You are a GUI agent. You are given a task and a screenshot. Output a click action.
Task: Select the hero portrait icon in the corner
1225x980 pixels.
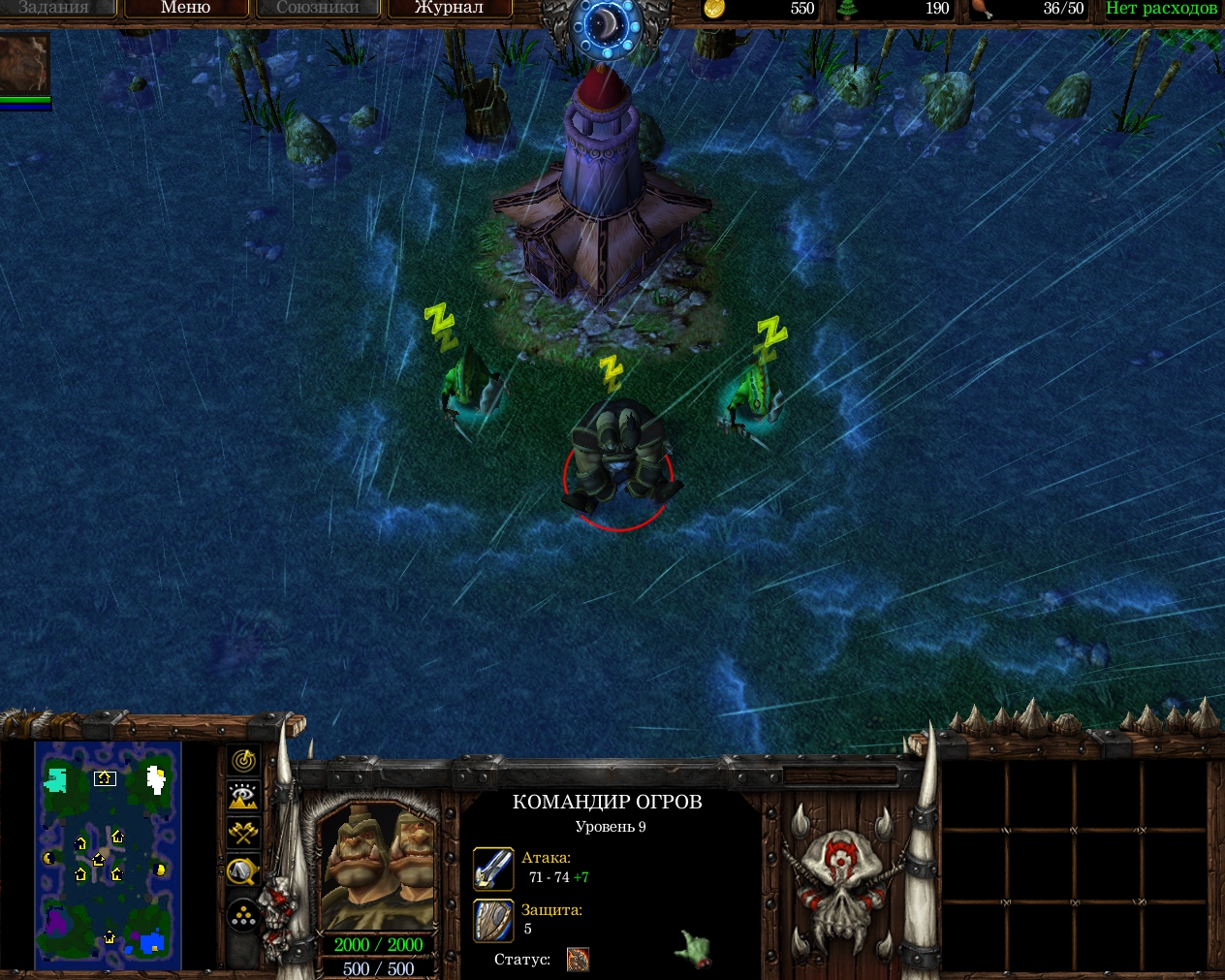pos(24,64)
